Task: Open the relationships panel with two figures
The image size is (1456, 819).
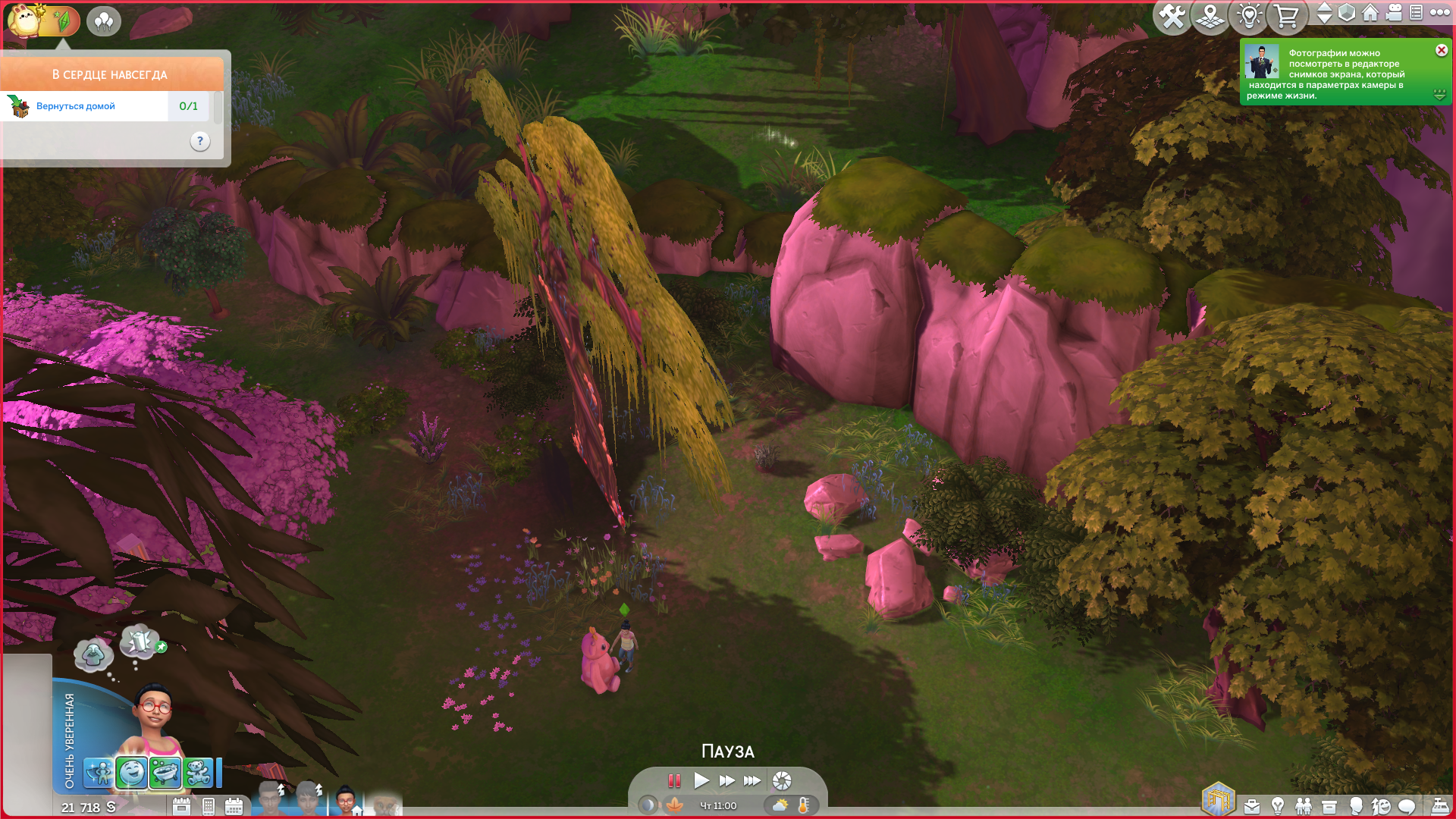Action: point(1304,806)
